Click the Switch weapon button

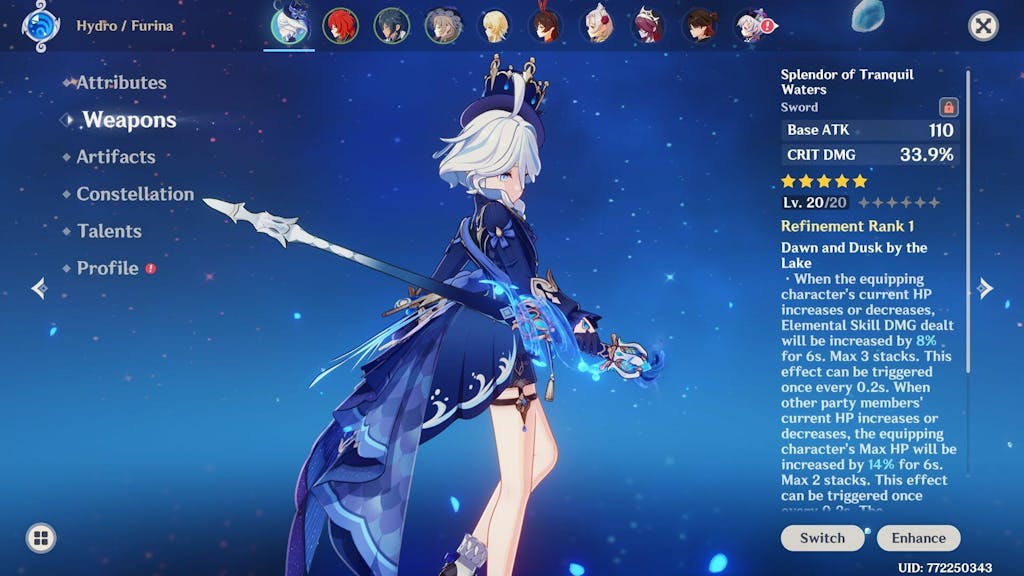822,538
